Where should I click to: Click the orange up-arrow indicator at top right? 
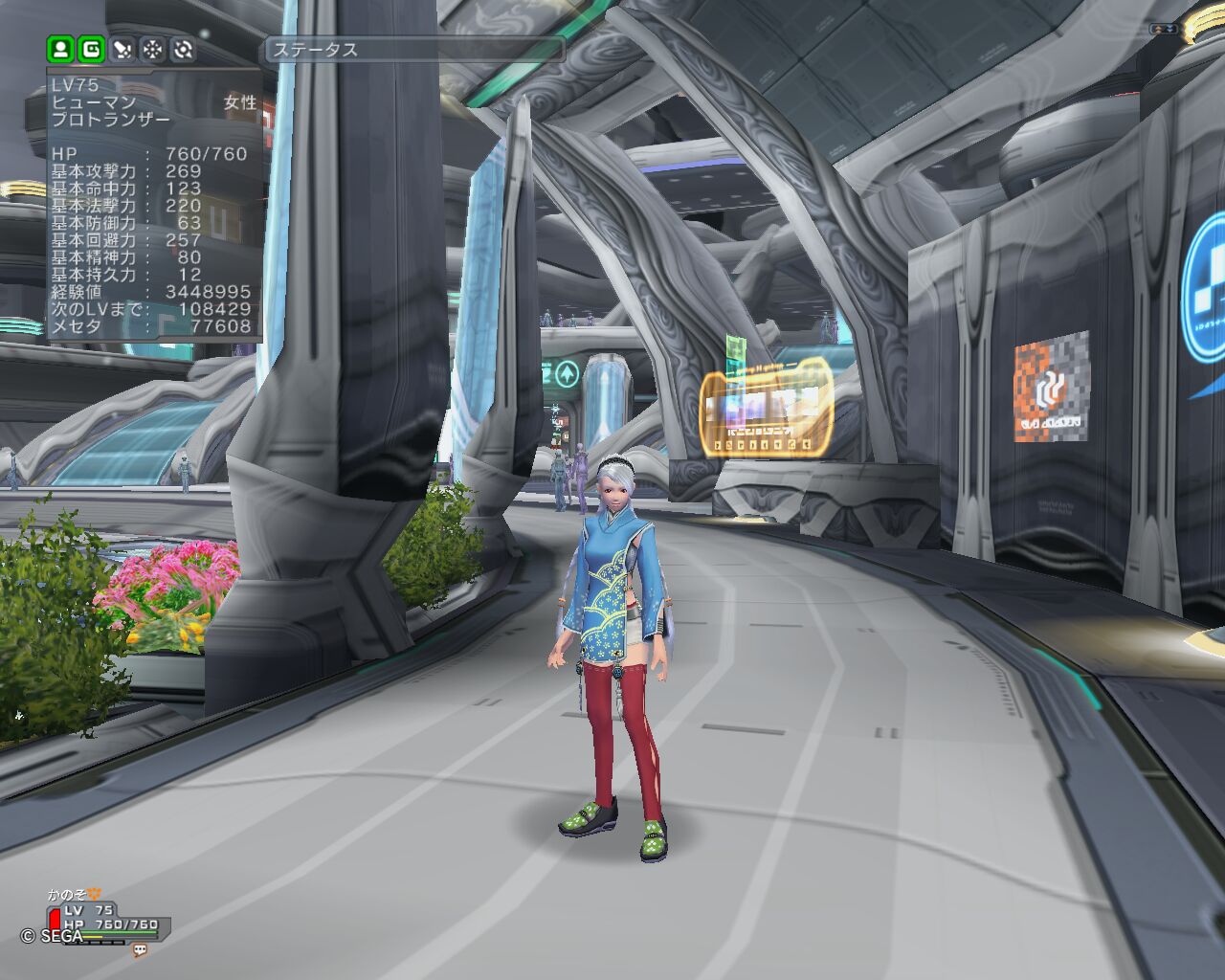[x=1160, y=30]
